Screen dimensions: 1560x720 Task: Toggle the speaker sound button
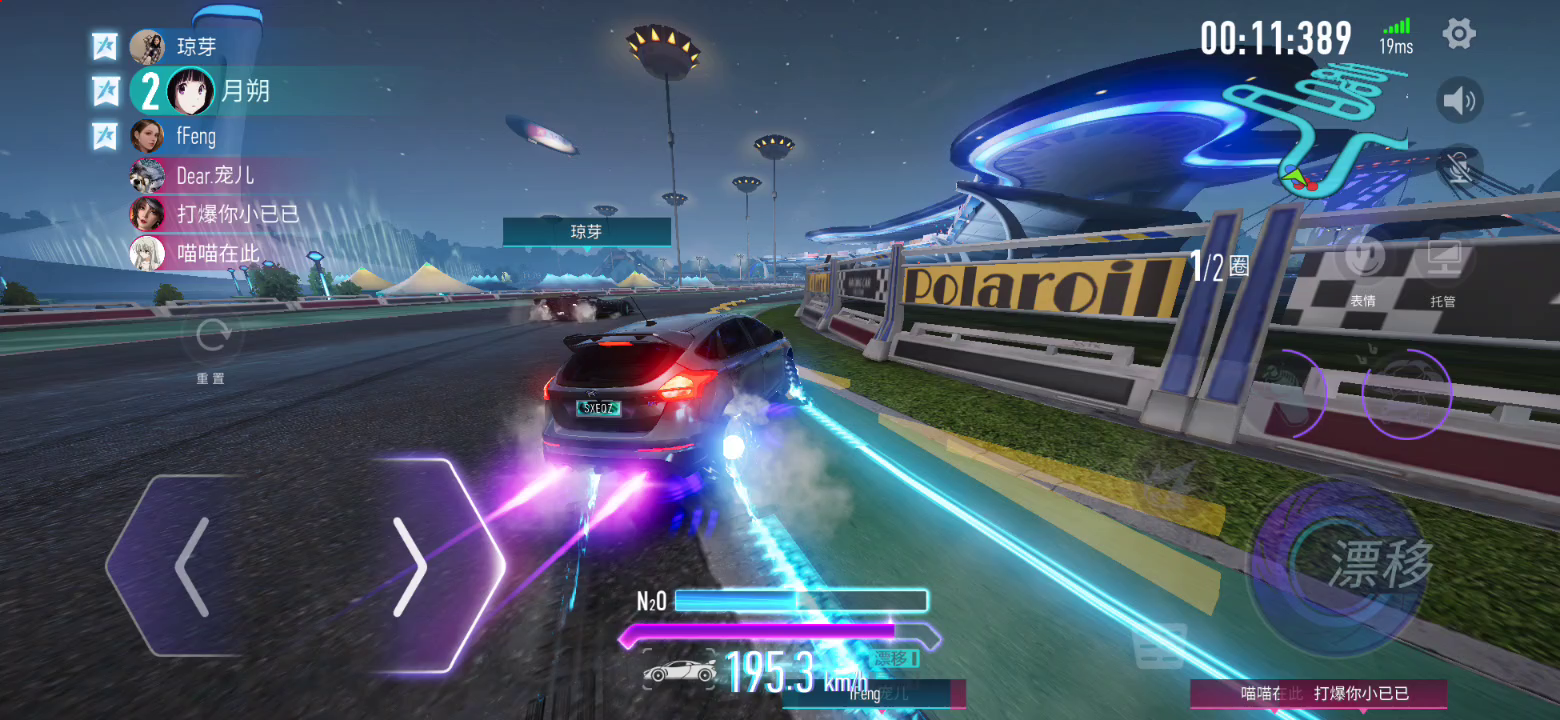click(x=1459, y=100)
